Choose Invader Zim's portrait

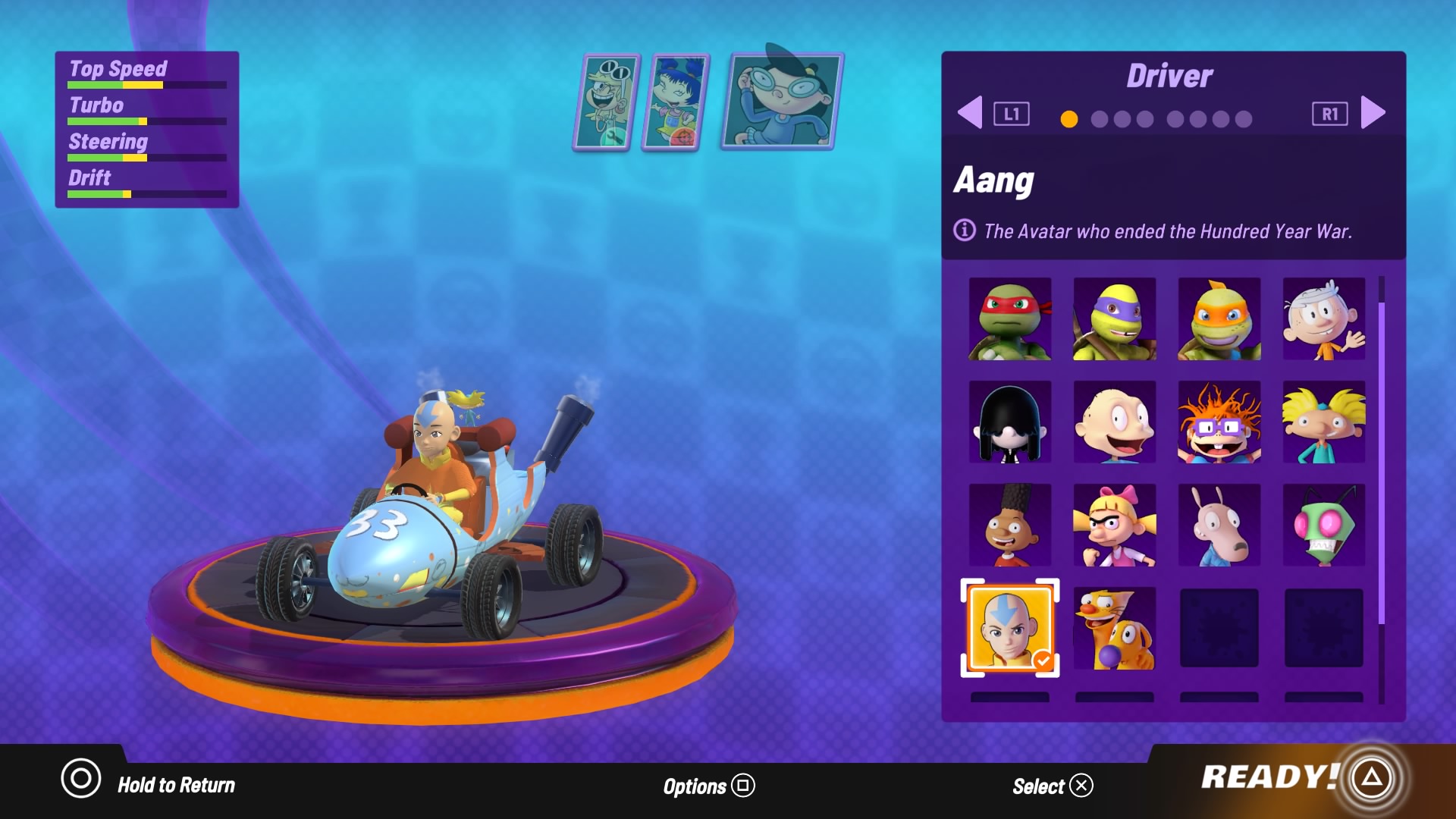pyautogui.click(x=1323, y=526)
